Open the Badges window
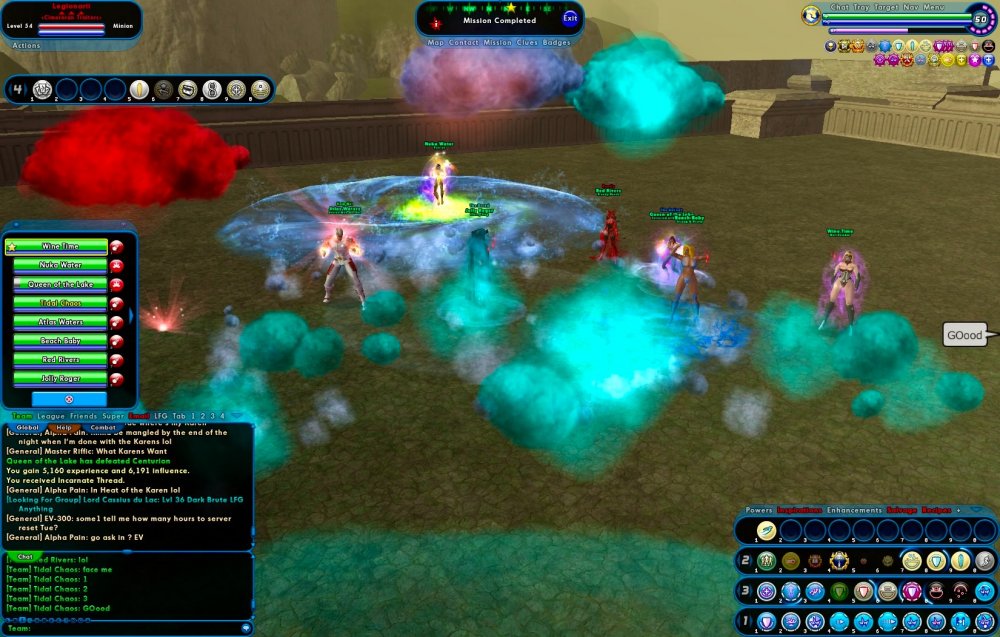 tap(557, 43)
